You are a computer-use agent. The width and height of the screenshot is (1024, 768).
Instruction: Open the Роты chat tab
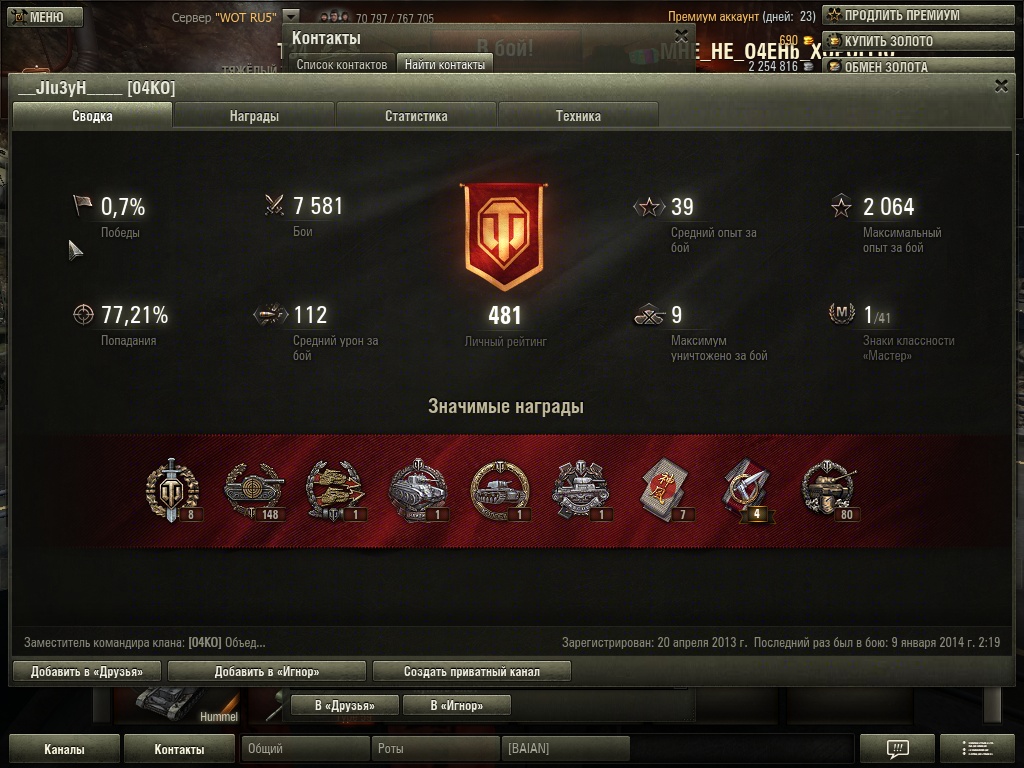pos(435,749)
